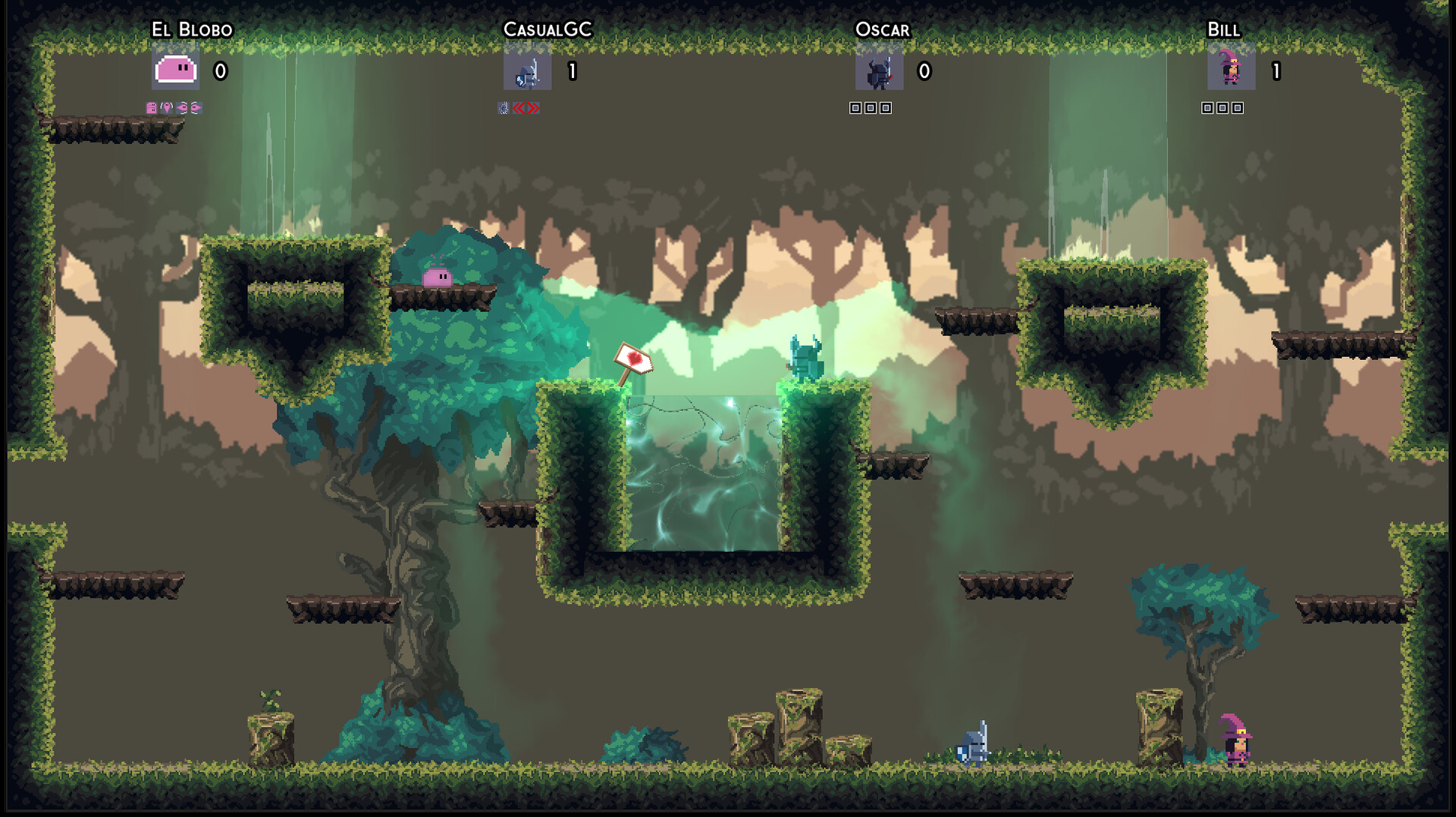Select the slime block power-up icon under El Blobo
The height and width of the screenshot is (817, 1456).
coord(151,108)
